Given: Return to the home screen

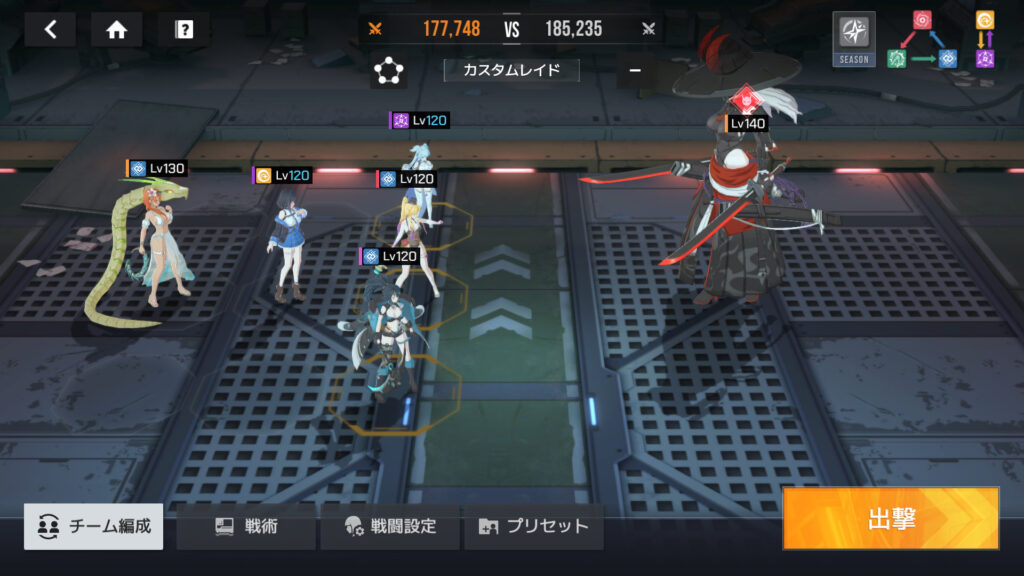Looking at the screenshot, I should [116, 29].
